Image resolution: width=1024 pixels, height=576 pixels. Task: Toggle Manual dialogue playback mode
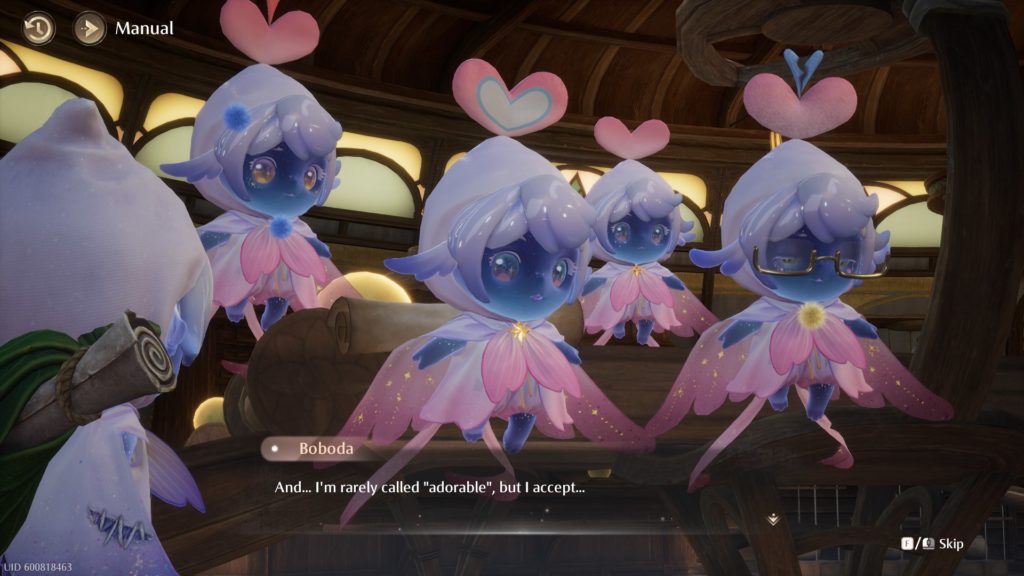[90, 28]
